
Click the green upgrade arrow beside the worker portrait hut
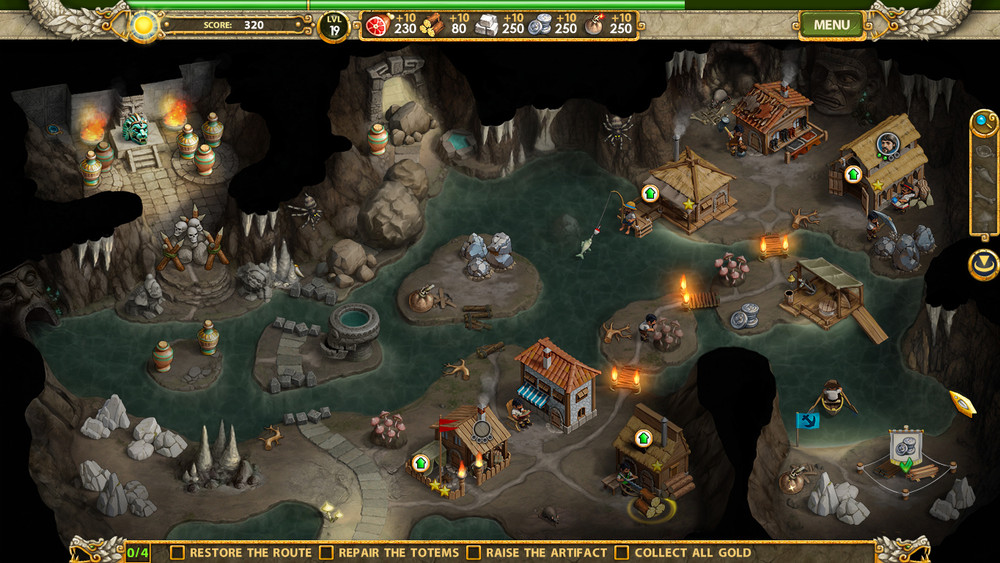click(853, 173)
